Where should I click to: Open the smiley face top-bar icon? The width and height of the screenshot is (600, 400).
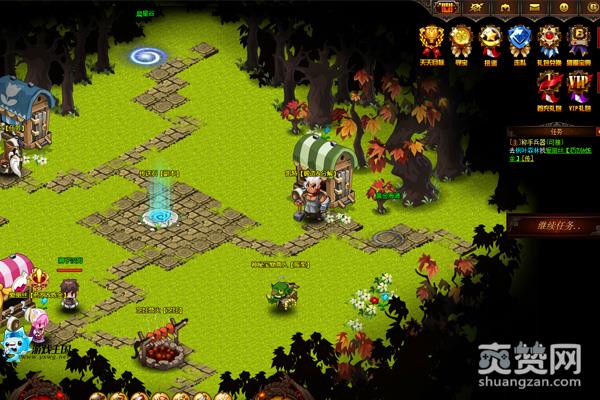point(563,7)
